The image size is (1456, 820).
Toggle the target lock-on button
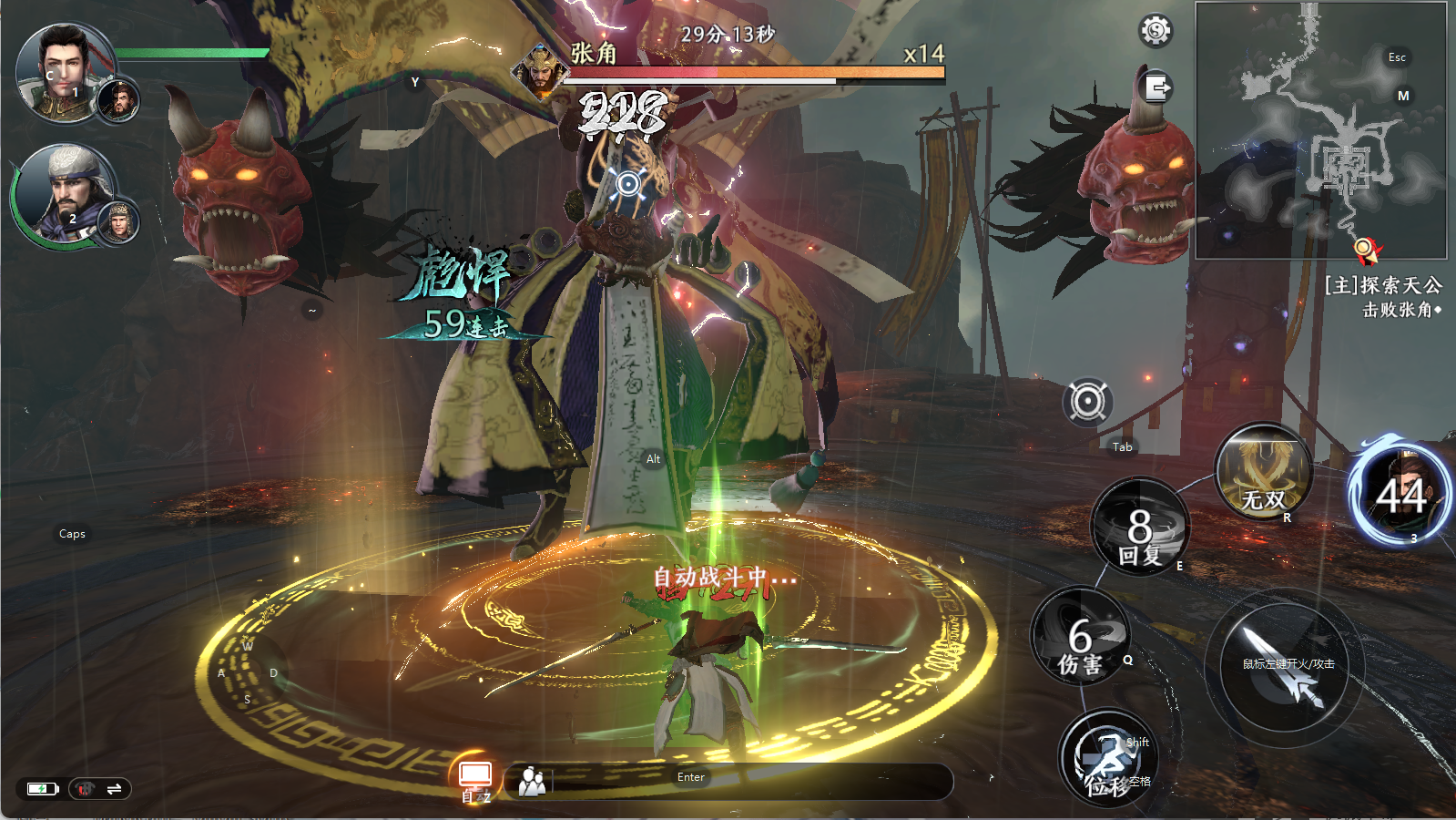click(1087, 402)
